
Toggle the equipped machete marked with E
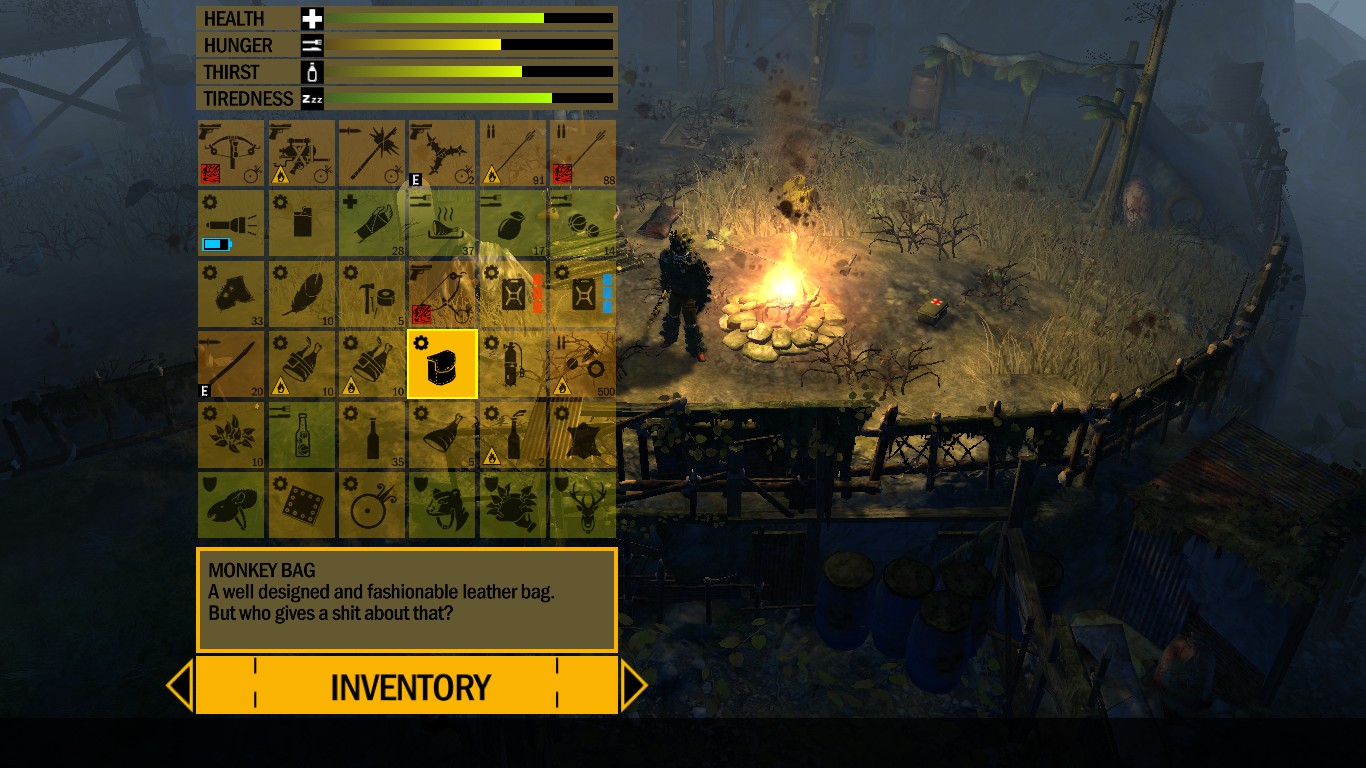pos(231,363)
